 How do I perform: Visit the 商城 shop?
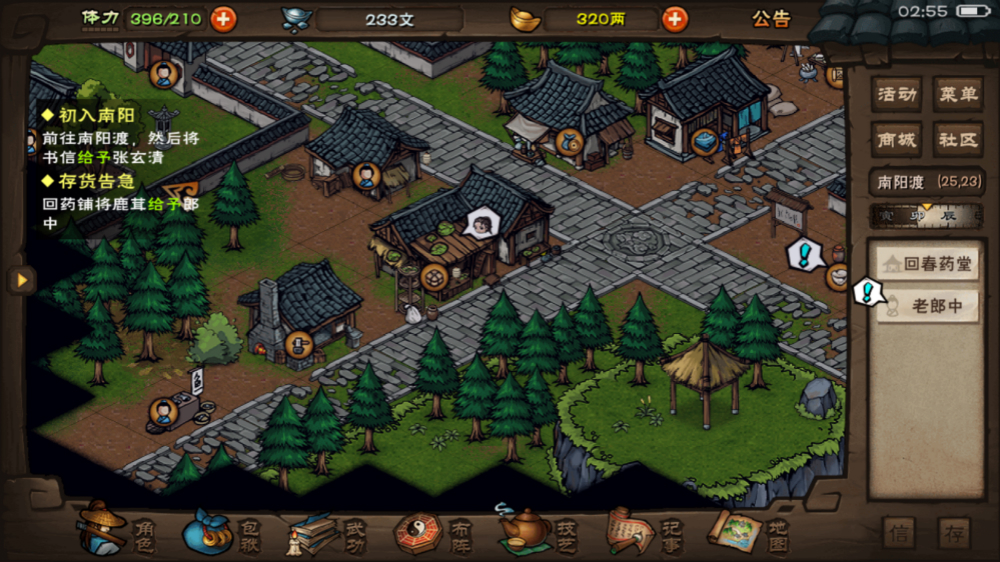896,140
